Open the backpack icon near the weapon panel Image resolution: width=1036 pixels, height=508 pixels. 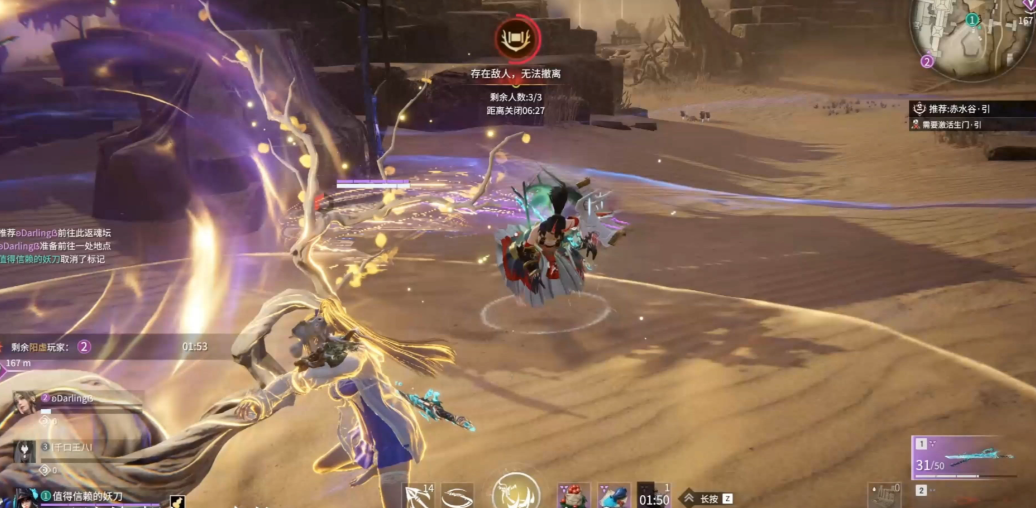tap(884, 493)
